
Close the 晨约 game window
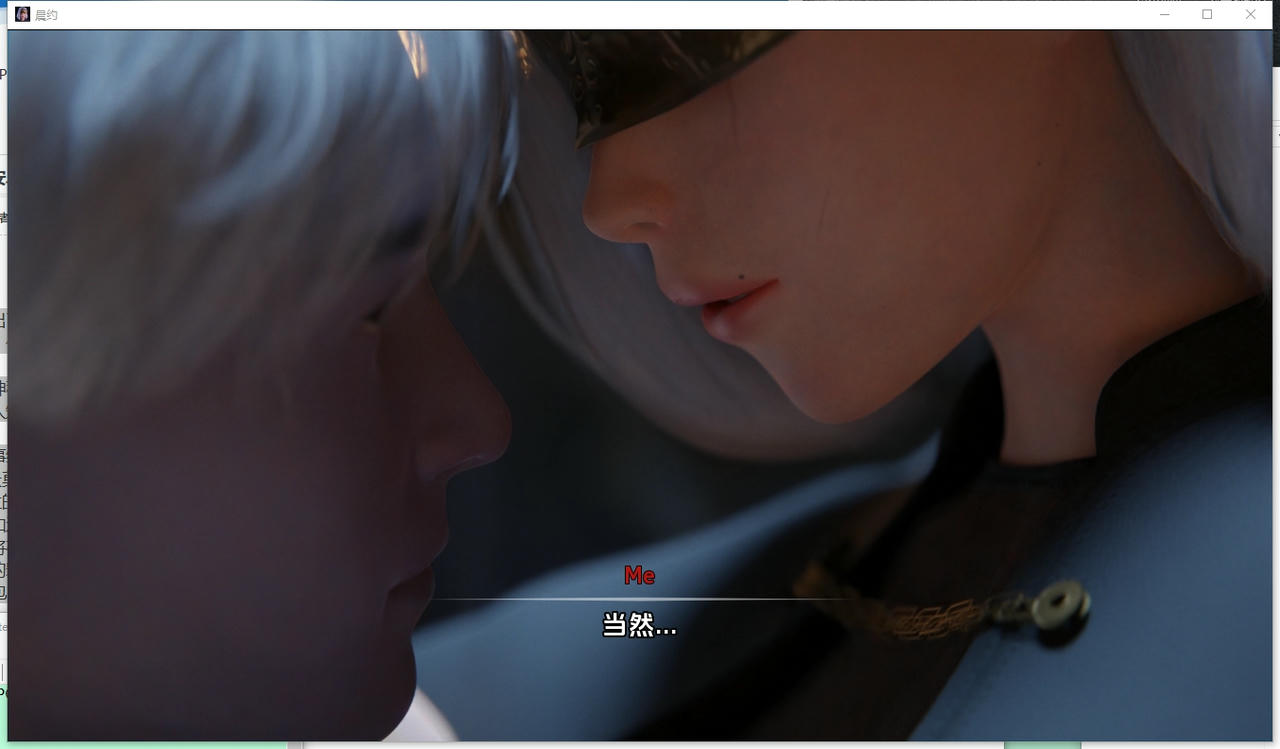coord(1250,14)
